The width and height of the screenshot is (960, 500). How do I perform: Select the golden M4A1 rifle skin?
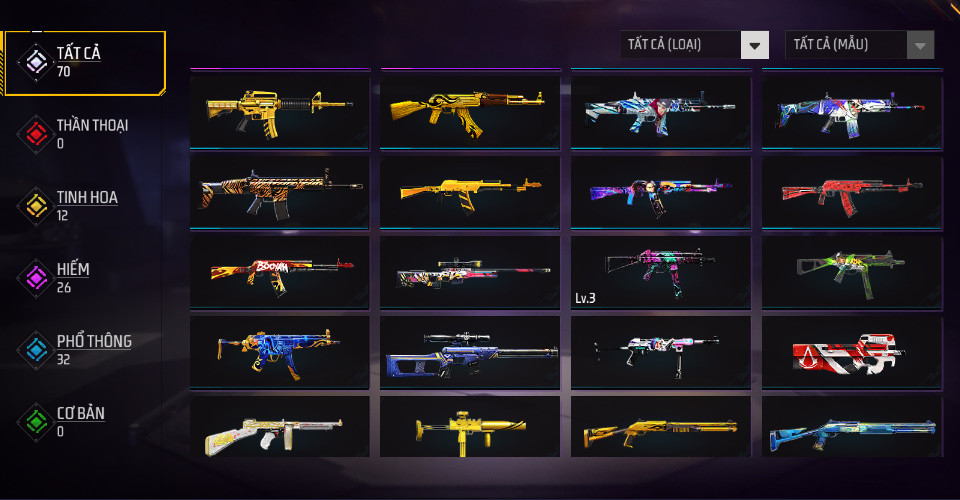(279, 110)
